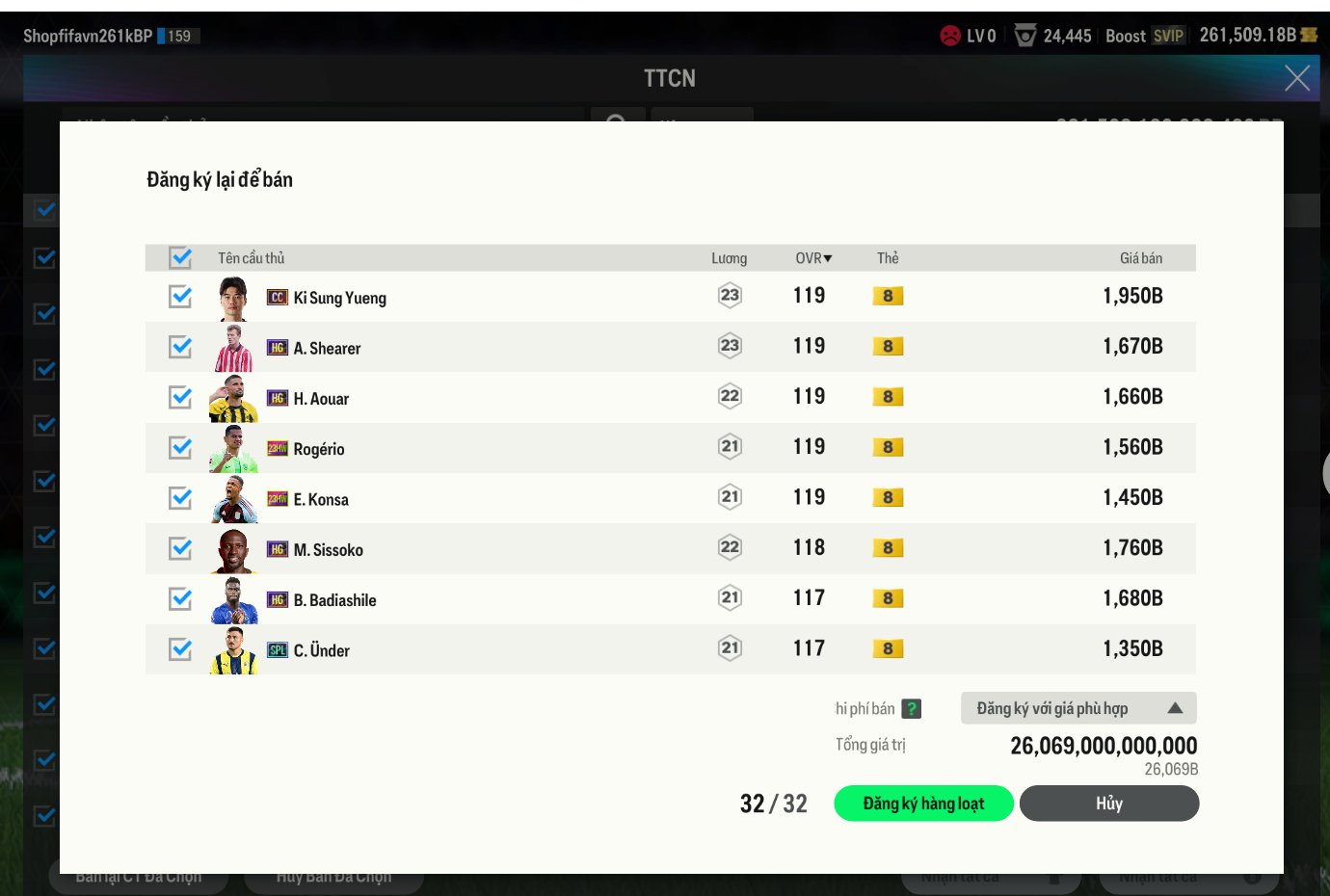Show the selling fee help question mark
This screenshot has width=1330, height=896.
912,709
